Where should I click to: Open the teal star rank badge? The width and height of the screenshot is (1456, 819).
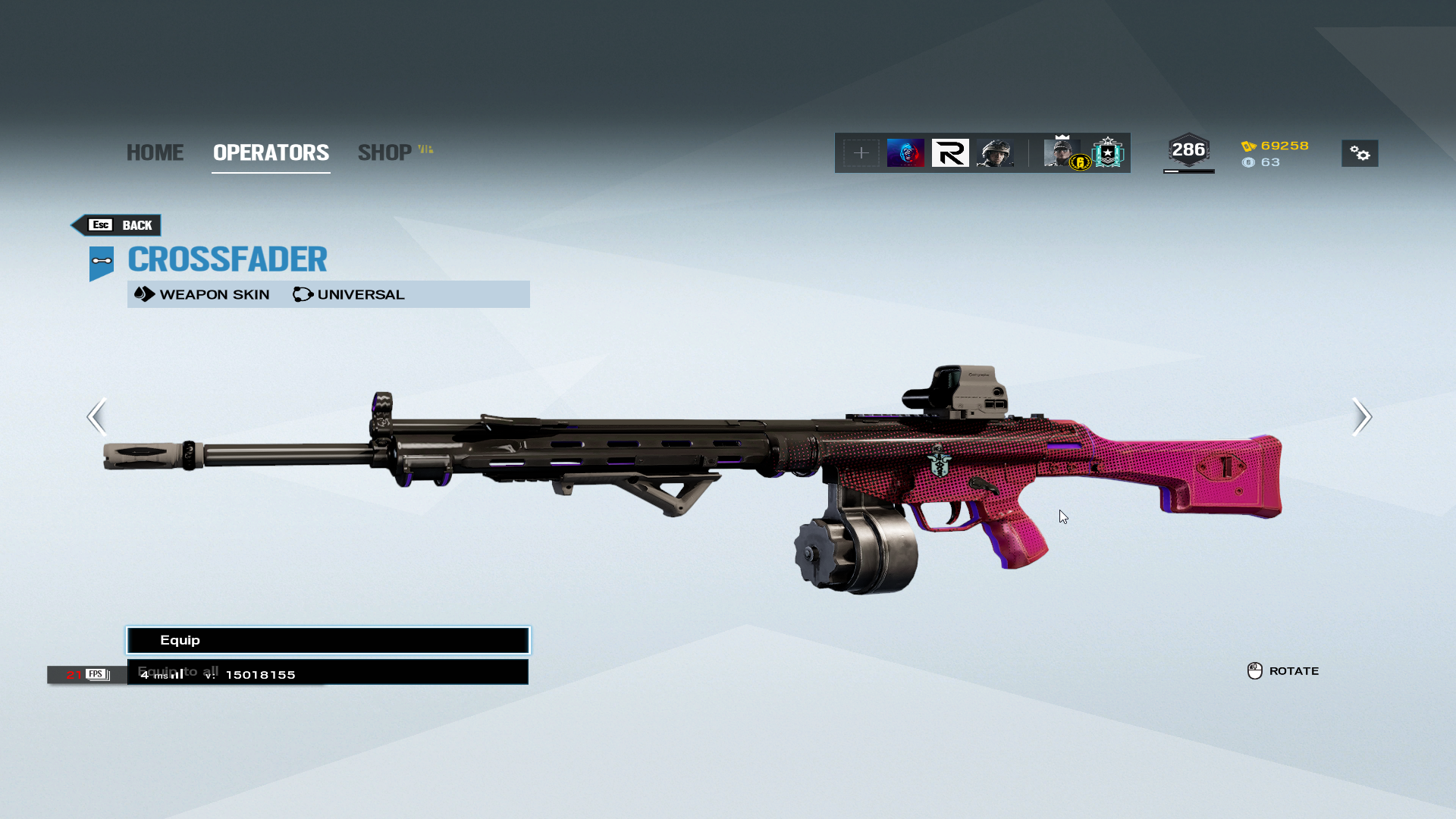[x=1108, y=153]
